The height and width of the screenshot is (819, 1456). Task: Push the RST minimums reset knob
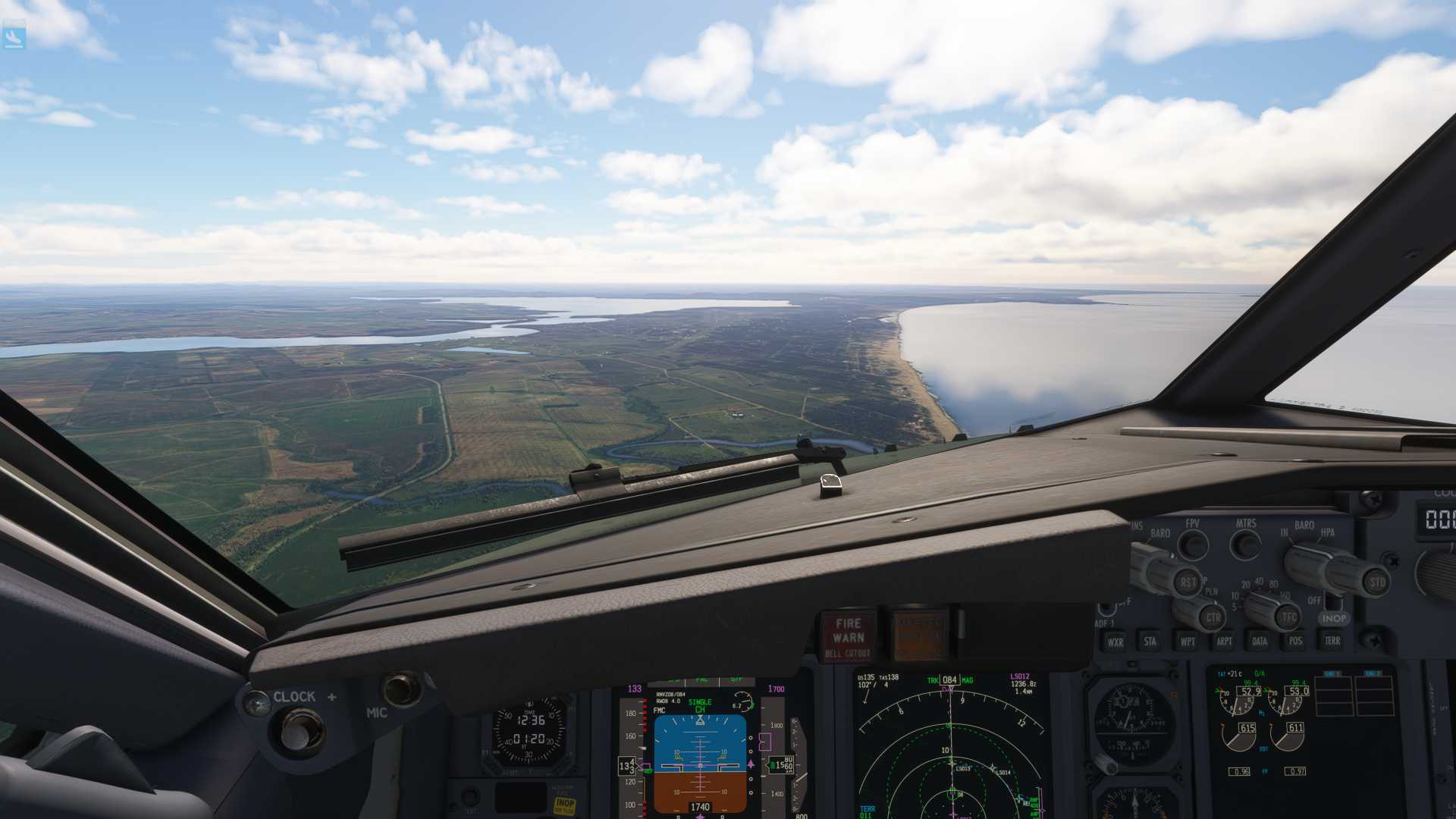1188,582
